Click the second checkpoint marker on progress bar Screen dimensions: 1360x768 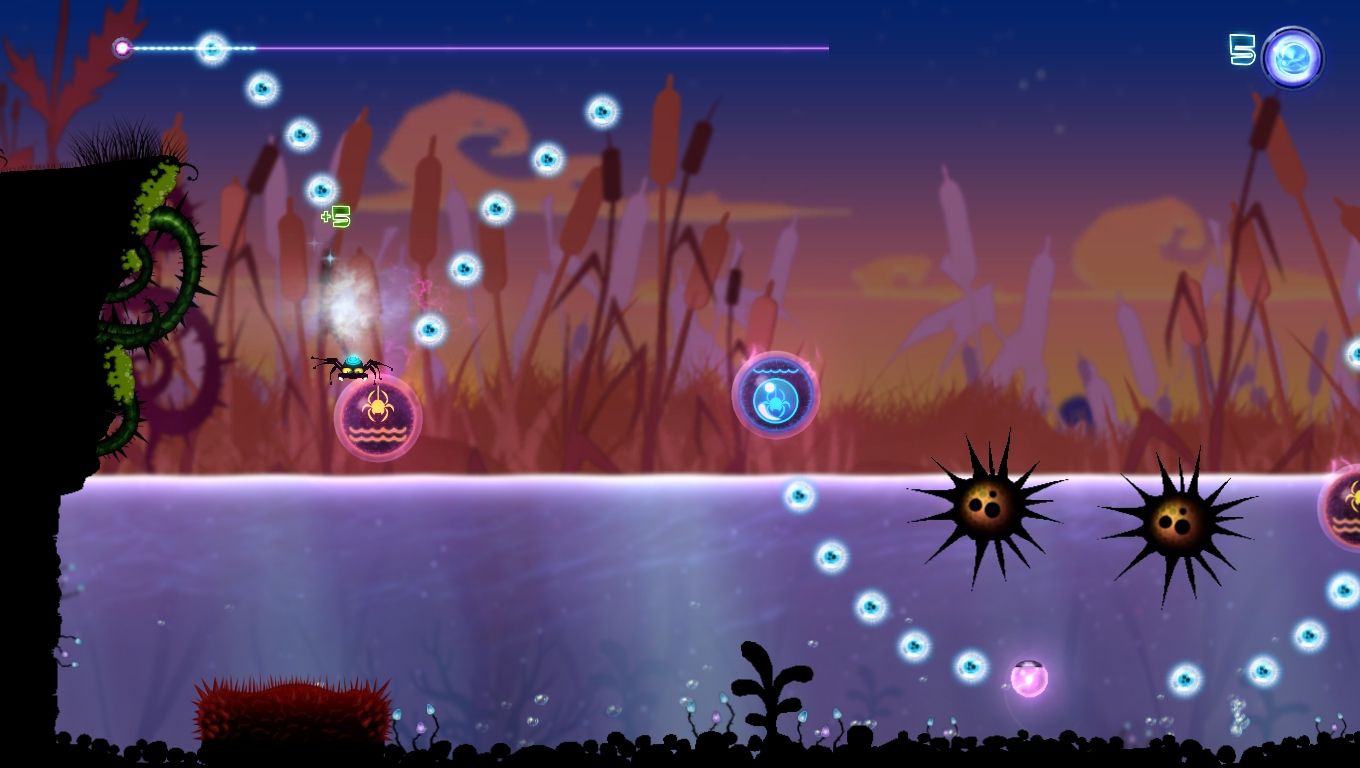[213, 47]
